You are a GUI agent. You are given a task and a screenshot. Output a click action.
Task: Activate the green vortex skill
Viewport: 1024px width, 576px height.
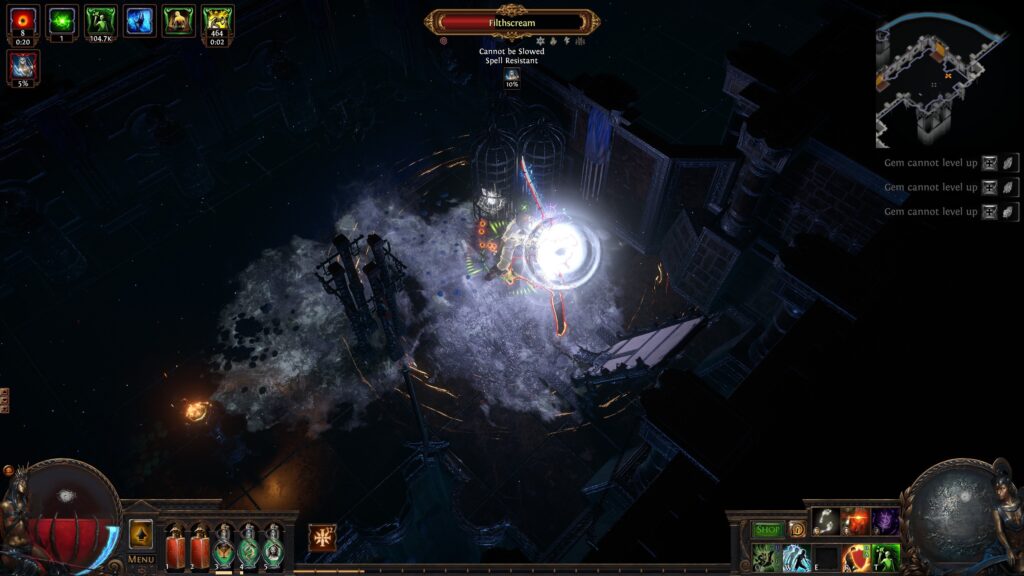[x=767, y=557]
